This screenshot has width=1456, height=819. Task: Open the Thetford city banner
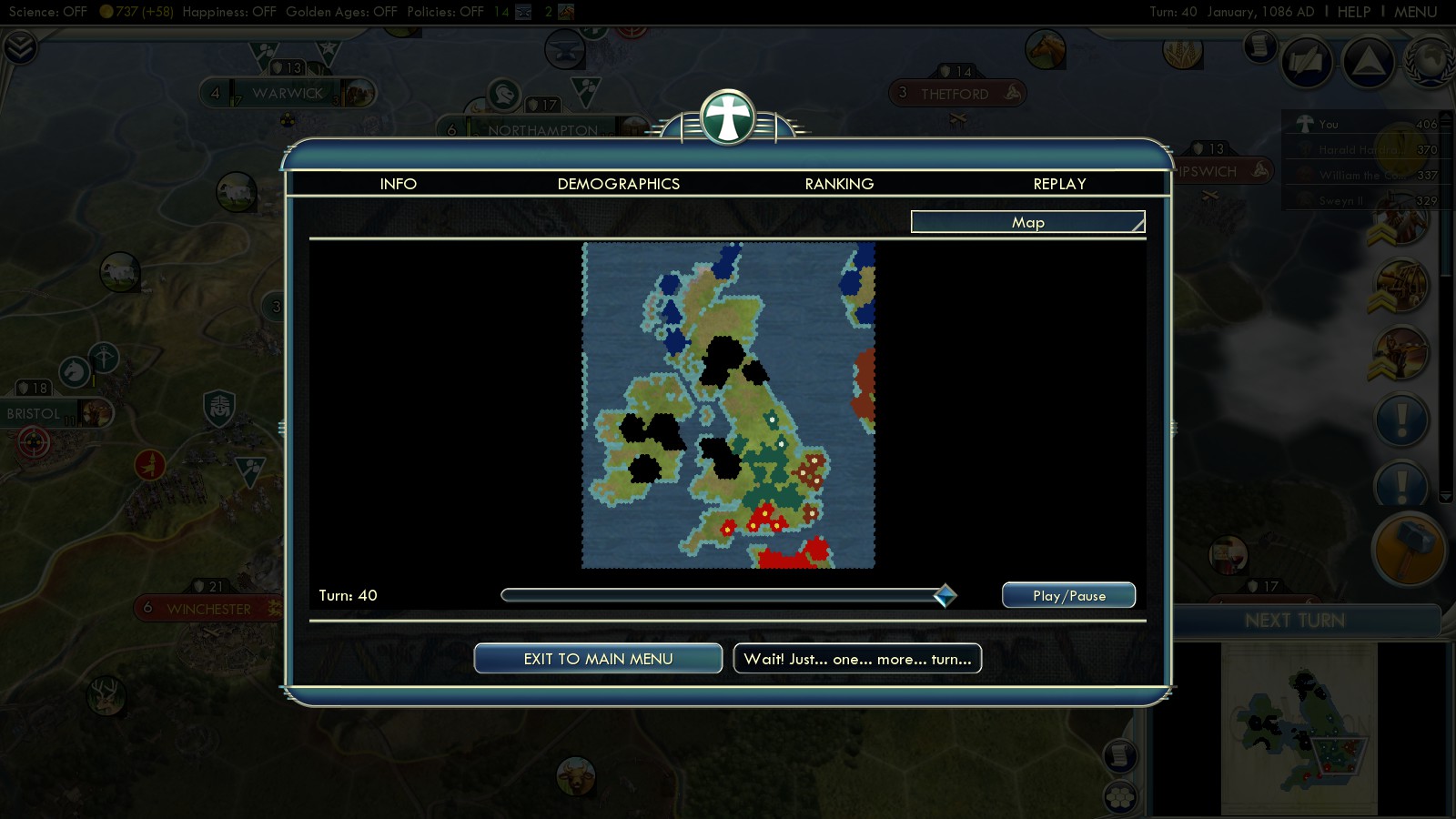click(x=955, y=94)
